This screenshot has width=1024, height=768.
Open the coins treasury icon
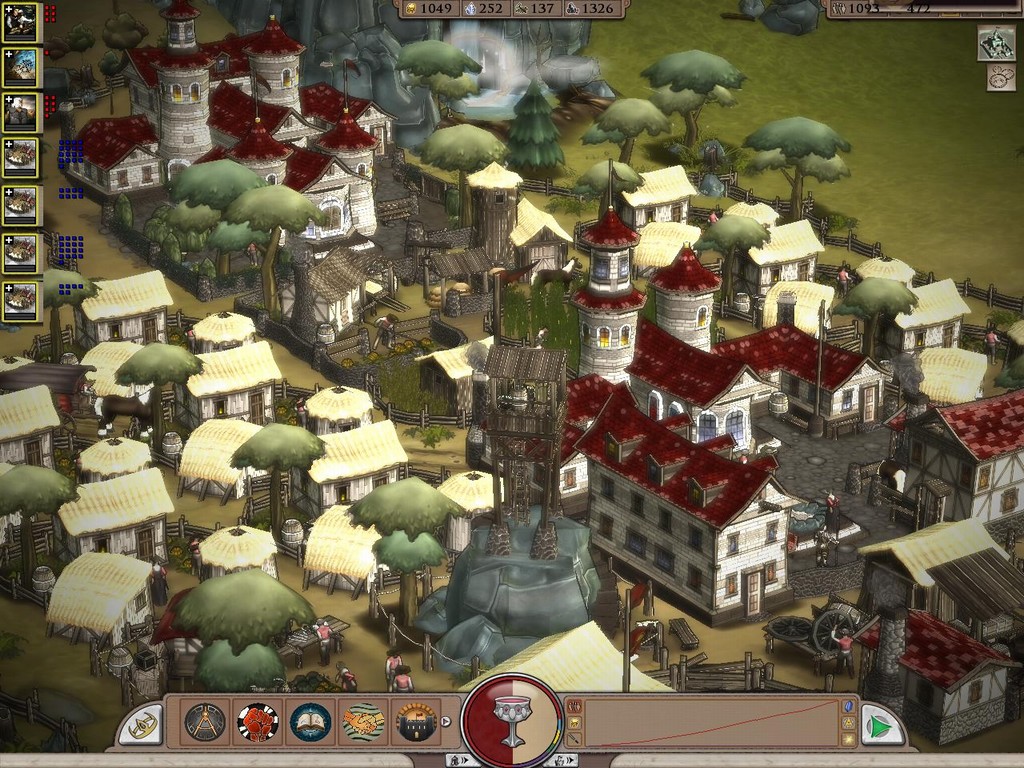(1001, 78)
